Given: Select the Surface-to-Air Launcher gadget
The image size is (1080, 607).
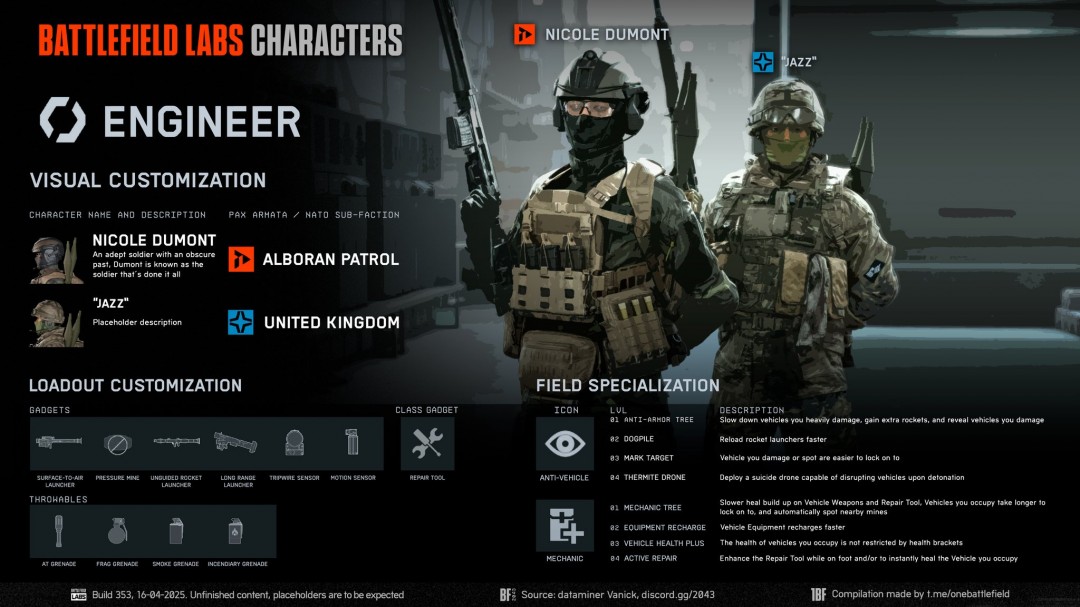Looking at the screenshot, I should pyautogui.click(x=59, y=442).
